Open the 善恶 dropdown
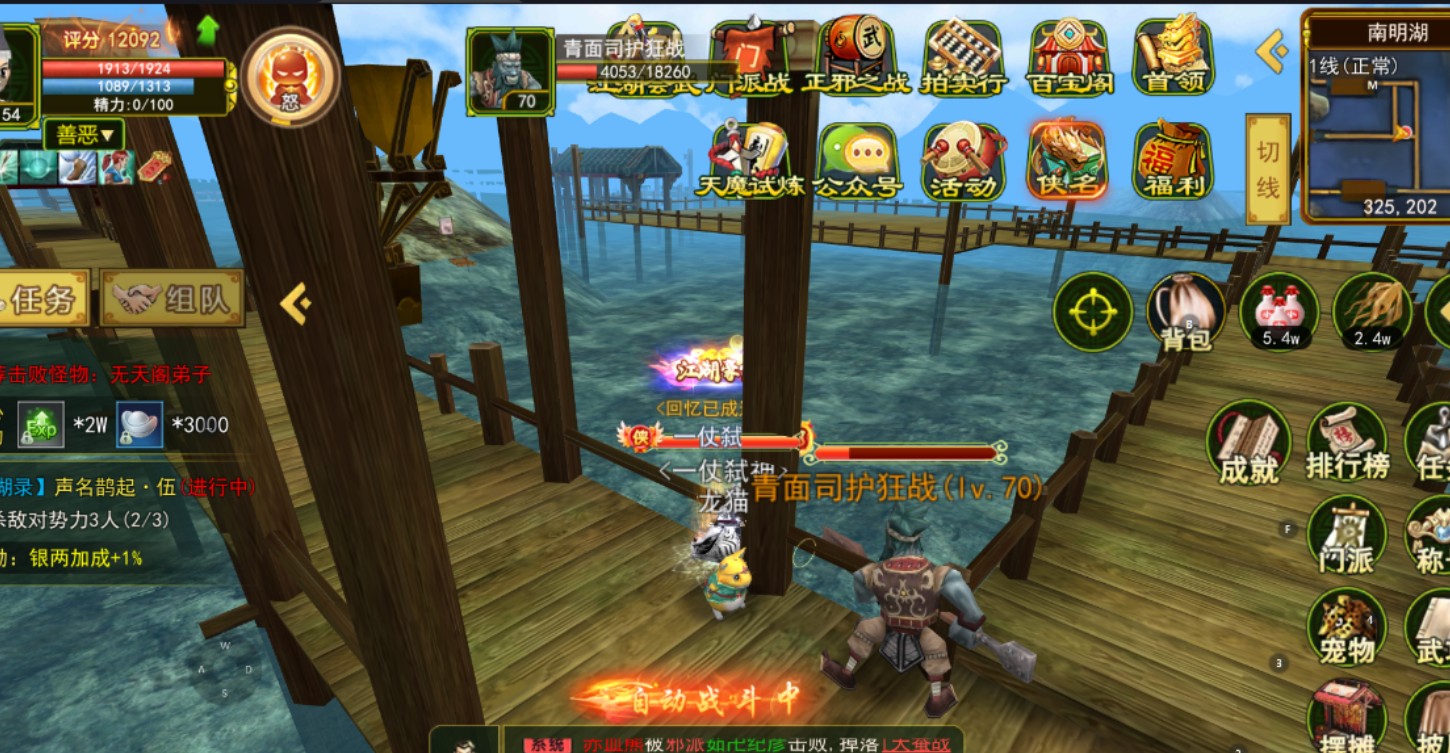 tap(84, 134)
